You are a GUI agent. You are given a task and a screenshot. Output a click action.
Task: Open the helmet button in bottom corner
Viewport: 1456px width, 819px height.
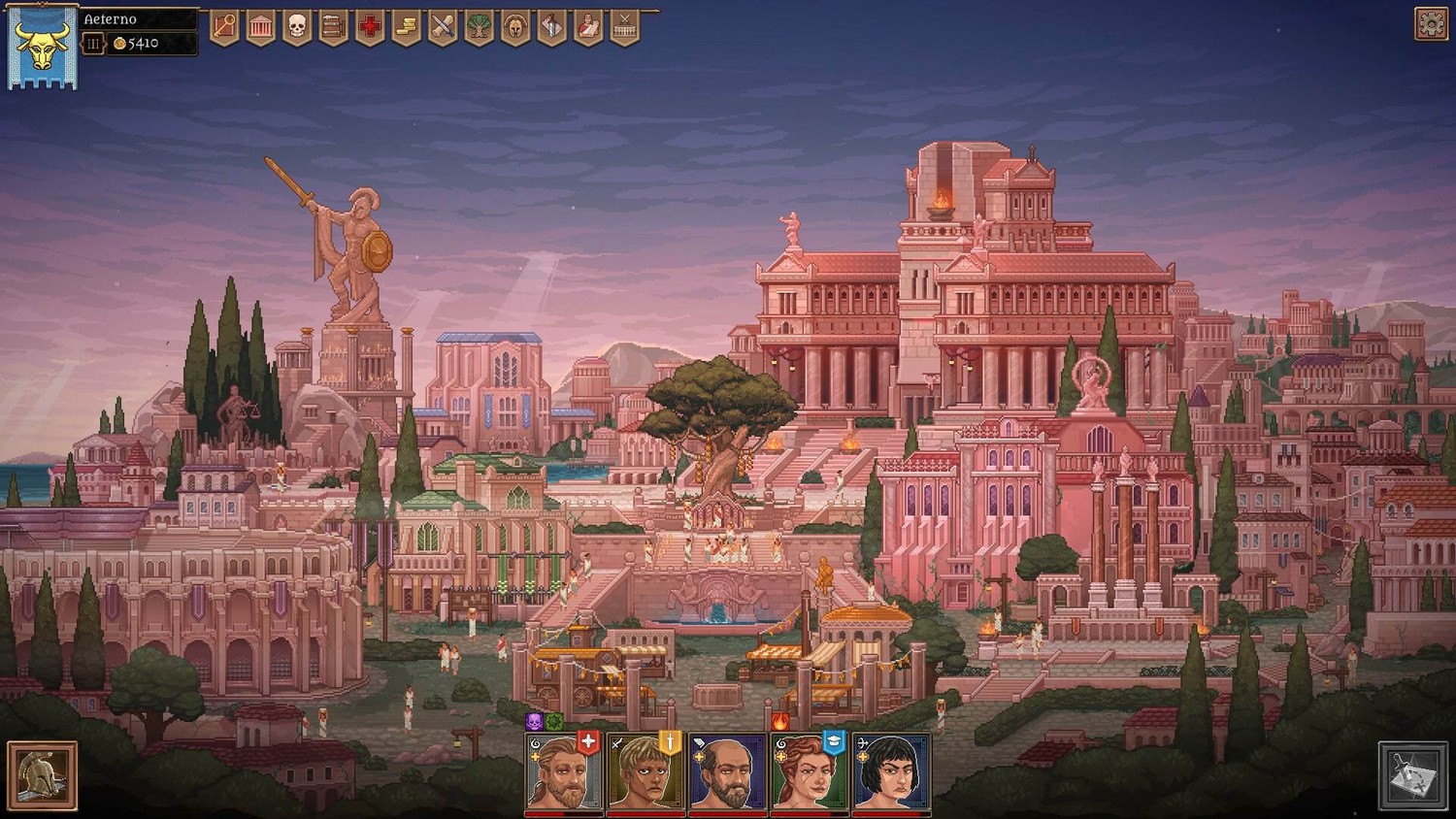[x=42, y=775]
